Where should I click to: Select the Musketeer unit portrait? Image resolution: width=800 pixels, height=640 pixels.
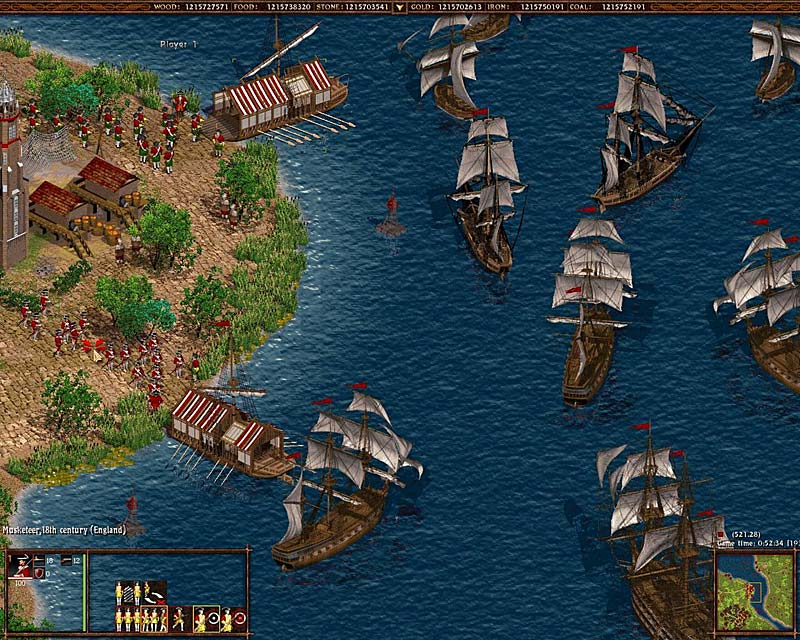[21, 565]
